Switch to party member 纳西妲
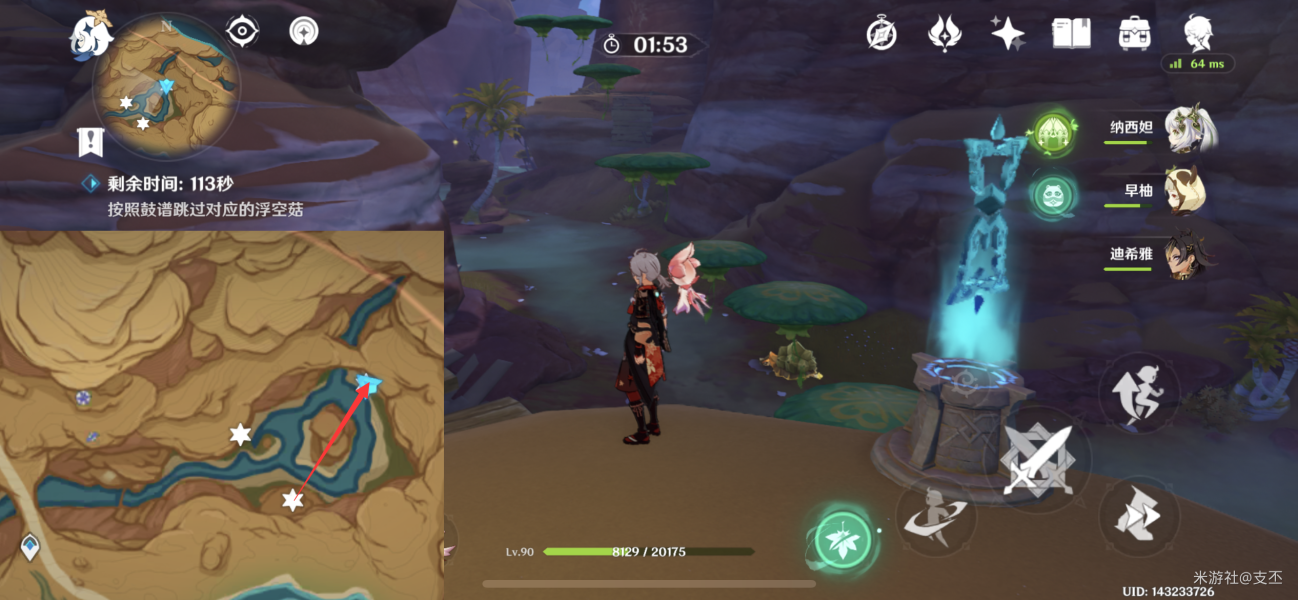The image size is (1298, 600). tap(1189, 130)
